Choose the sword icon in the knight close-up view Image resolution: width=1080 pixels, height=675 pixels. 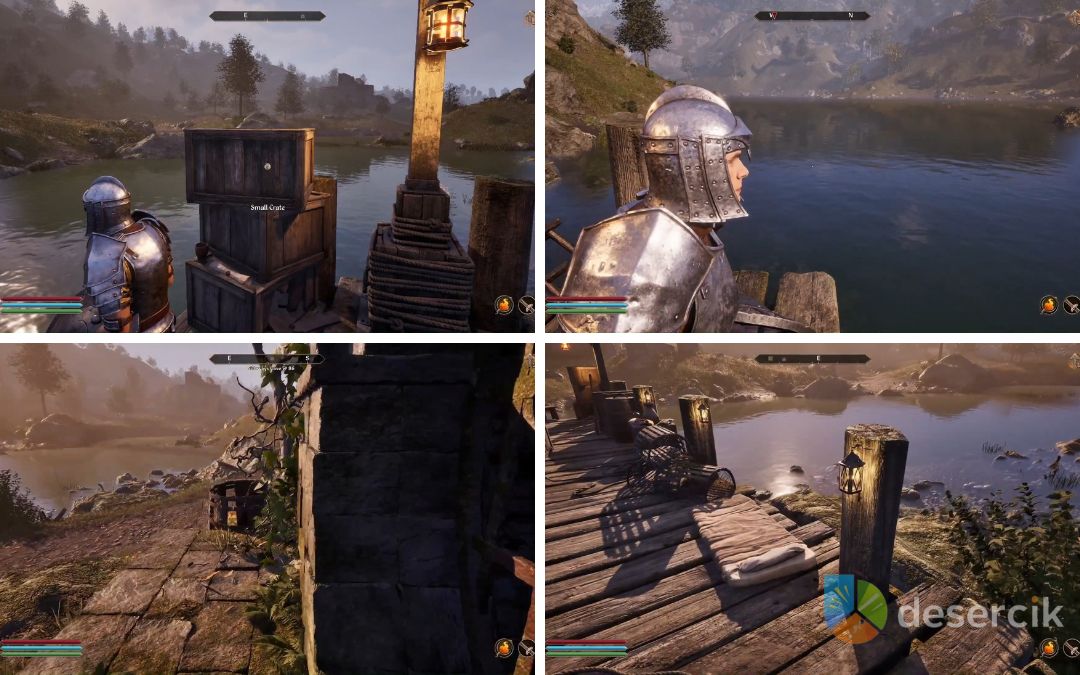pos(1071,305)
